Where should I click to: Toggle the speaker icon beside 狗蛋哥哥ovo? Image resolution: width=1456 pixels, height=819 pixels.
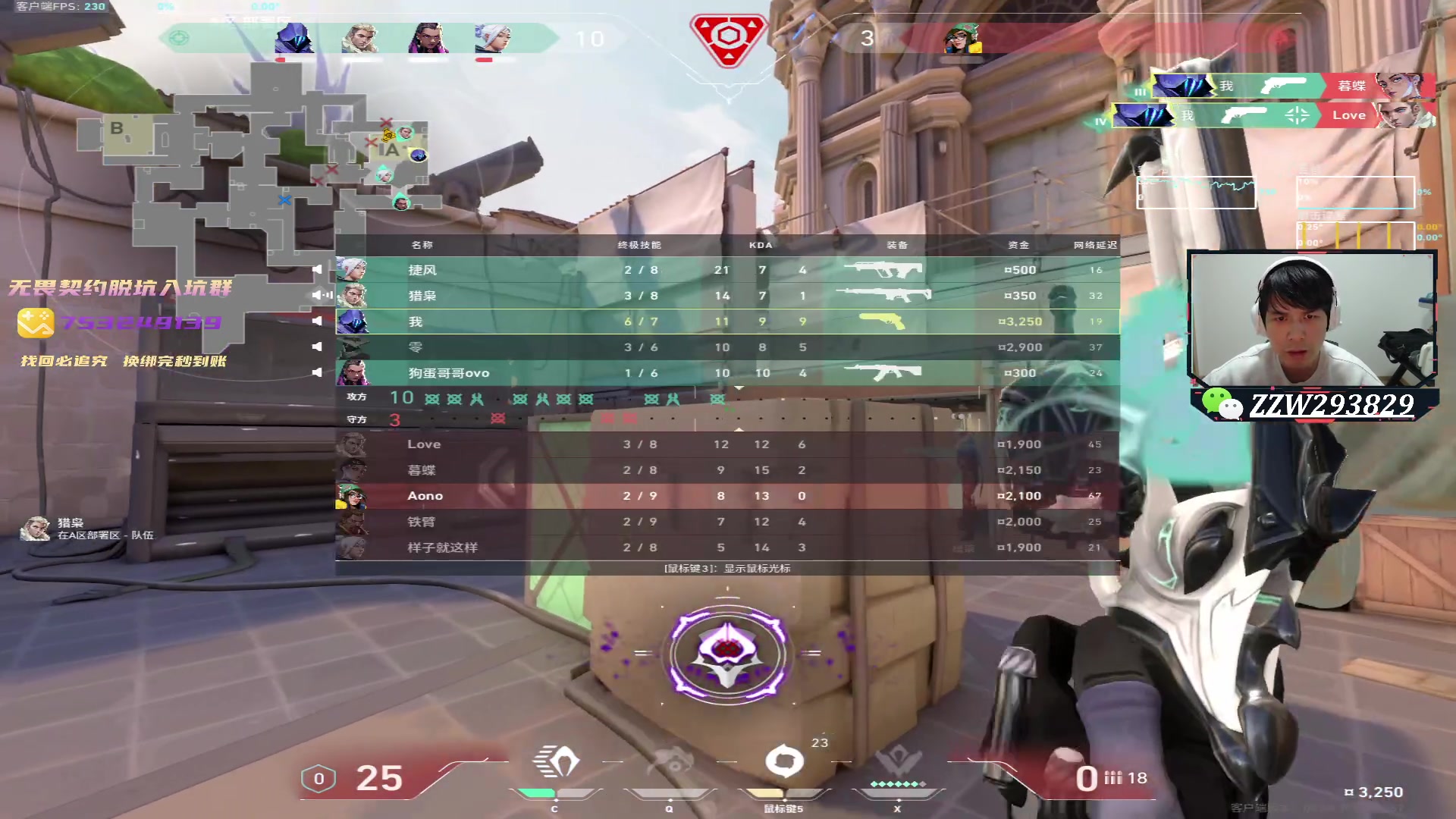[318, 372]
